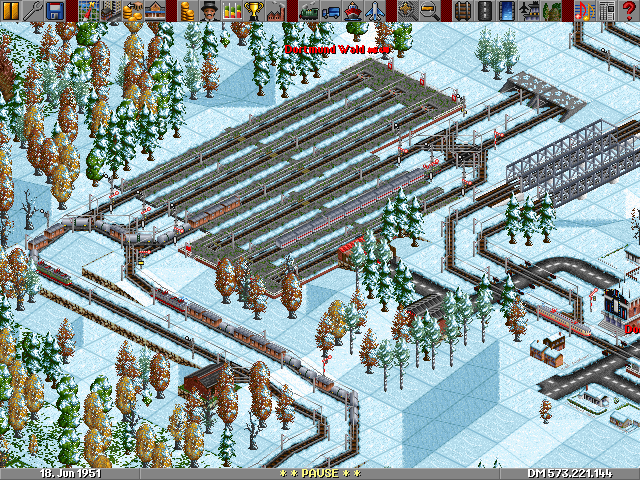Open aircraft list airplane icon
Image resolution: width=640 pixels, height=480 pixels.
375,10
